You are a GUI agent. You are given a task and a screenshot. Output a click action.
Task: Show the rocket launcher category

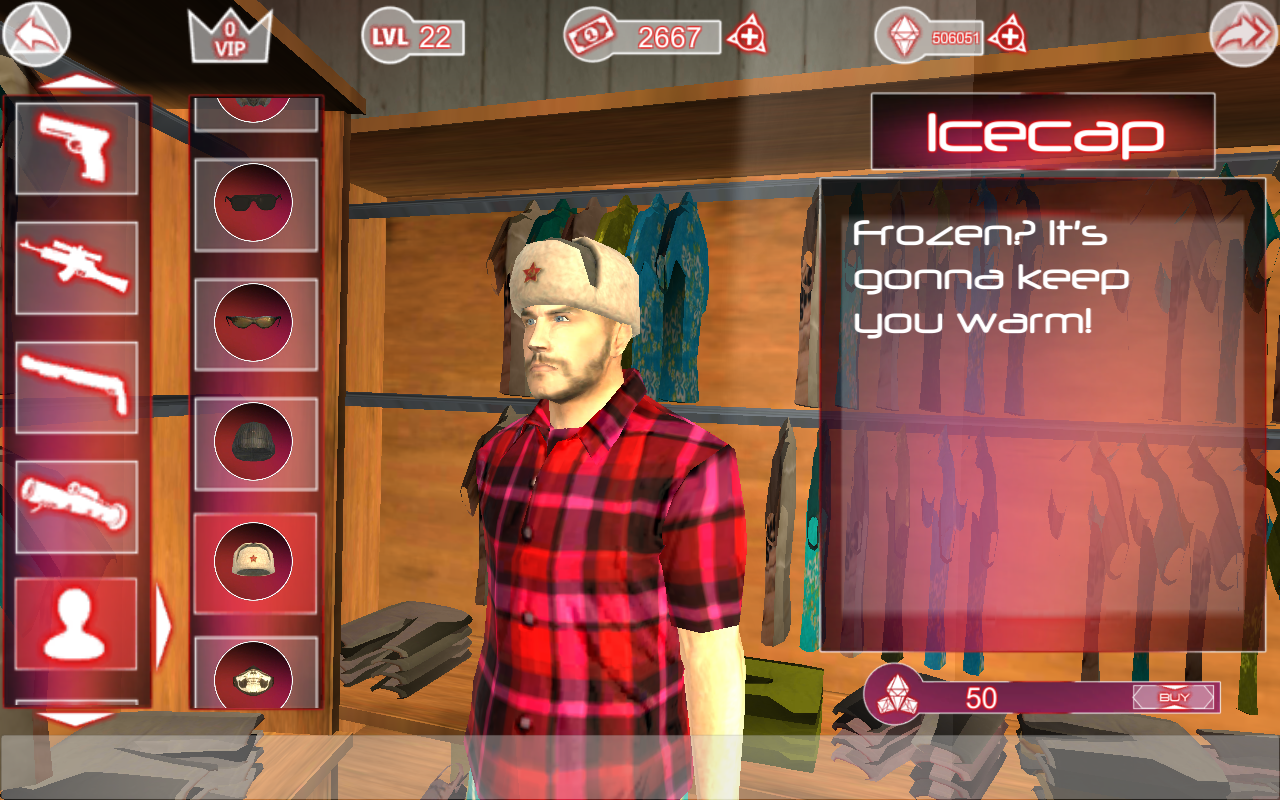pyautogui.click(x=77, y=506)
